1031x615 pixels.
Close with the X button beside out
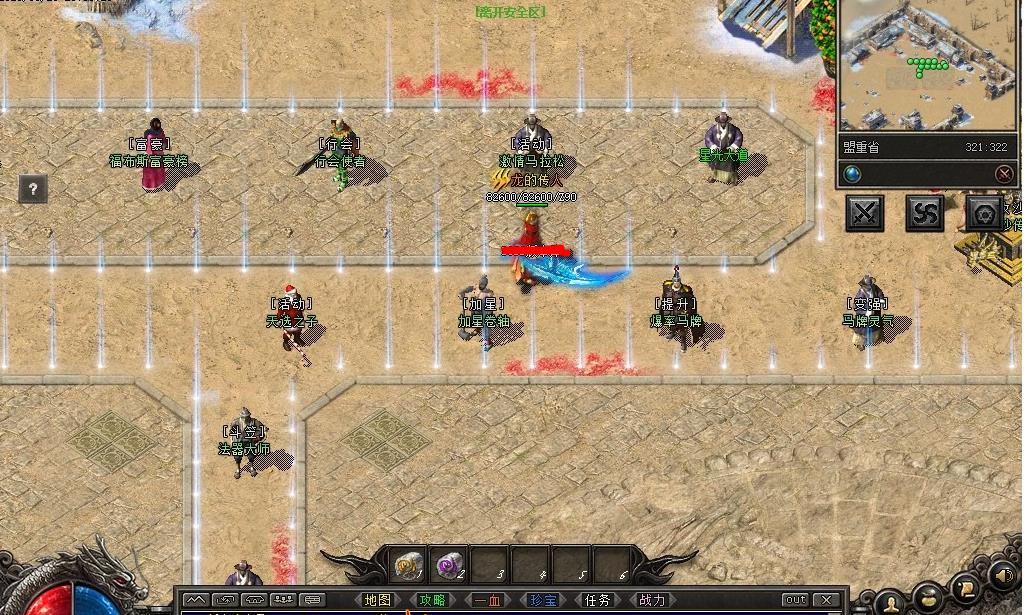pos(826,600)
